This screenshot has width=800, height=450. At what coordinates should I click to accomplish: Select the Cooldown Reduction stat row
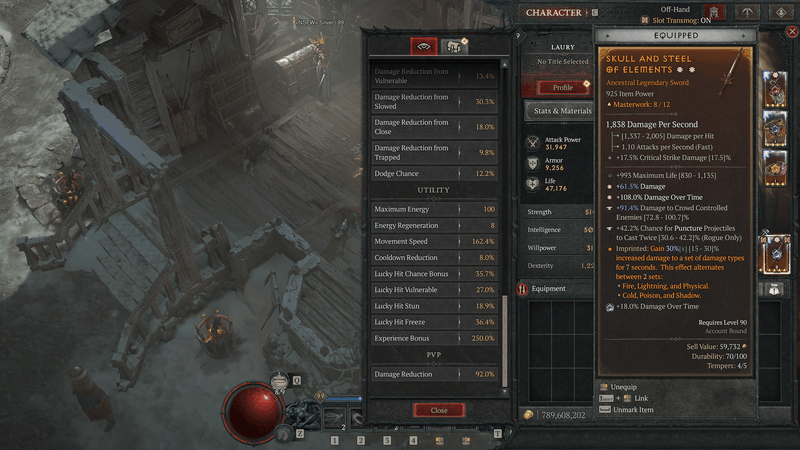tap(436, 257)
